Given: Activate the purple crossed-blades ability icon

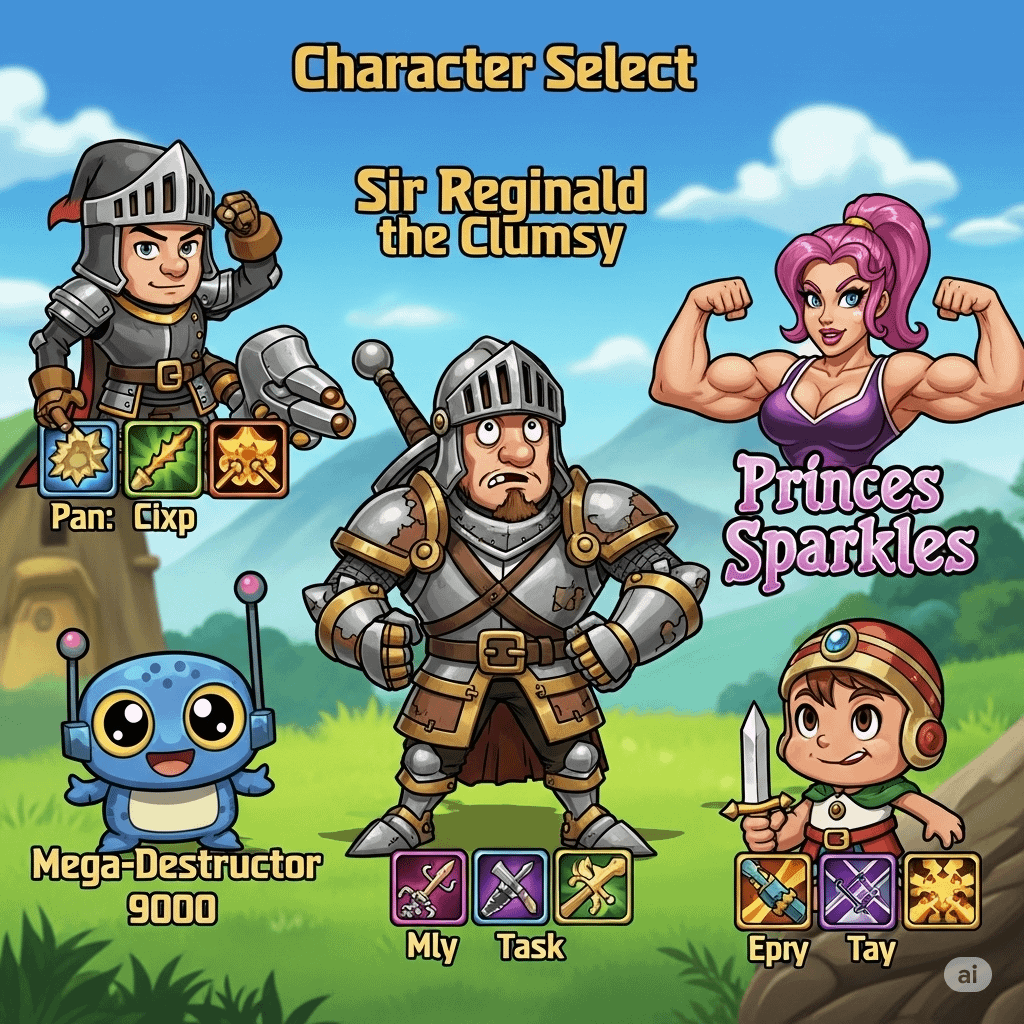Looking at the screenshot, I should coord(857,891).
